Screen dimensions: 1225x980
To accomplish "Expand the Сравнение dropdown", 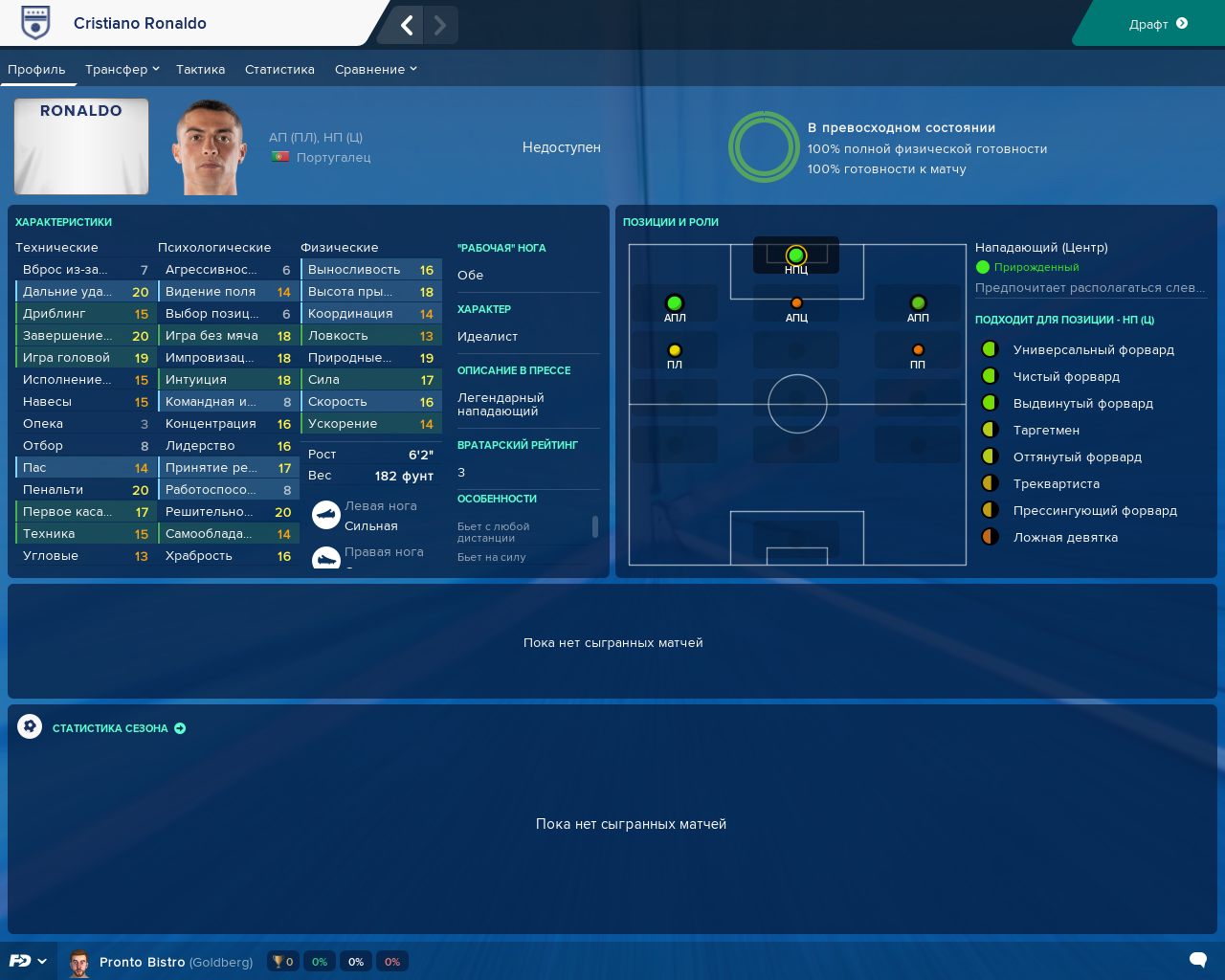I will [375, 69].
